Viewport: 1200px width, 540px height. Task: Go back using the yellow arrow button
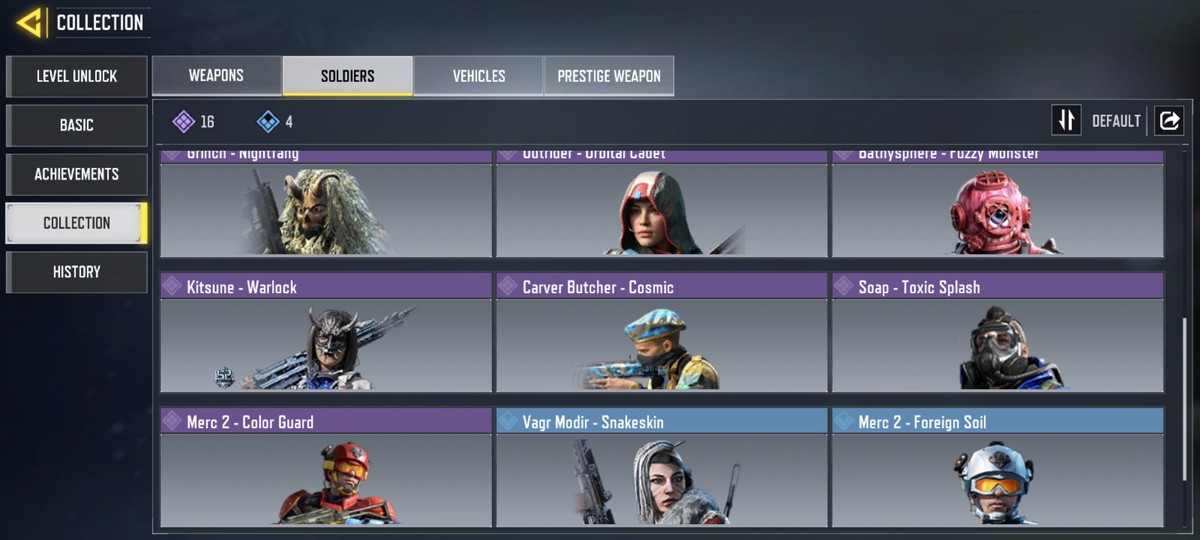pos(29,22)
